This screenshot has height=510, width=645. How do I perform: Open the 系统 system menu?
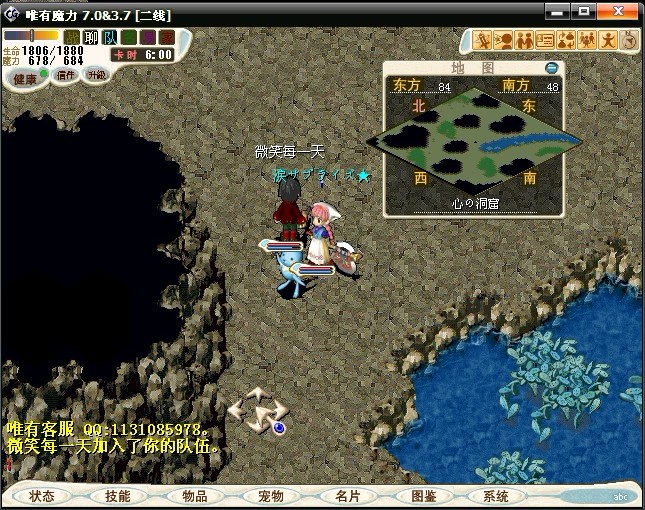[495, 496]
